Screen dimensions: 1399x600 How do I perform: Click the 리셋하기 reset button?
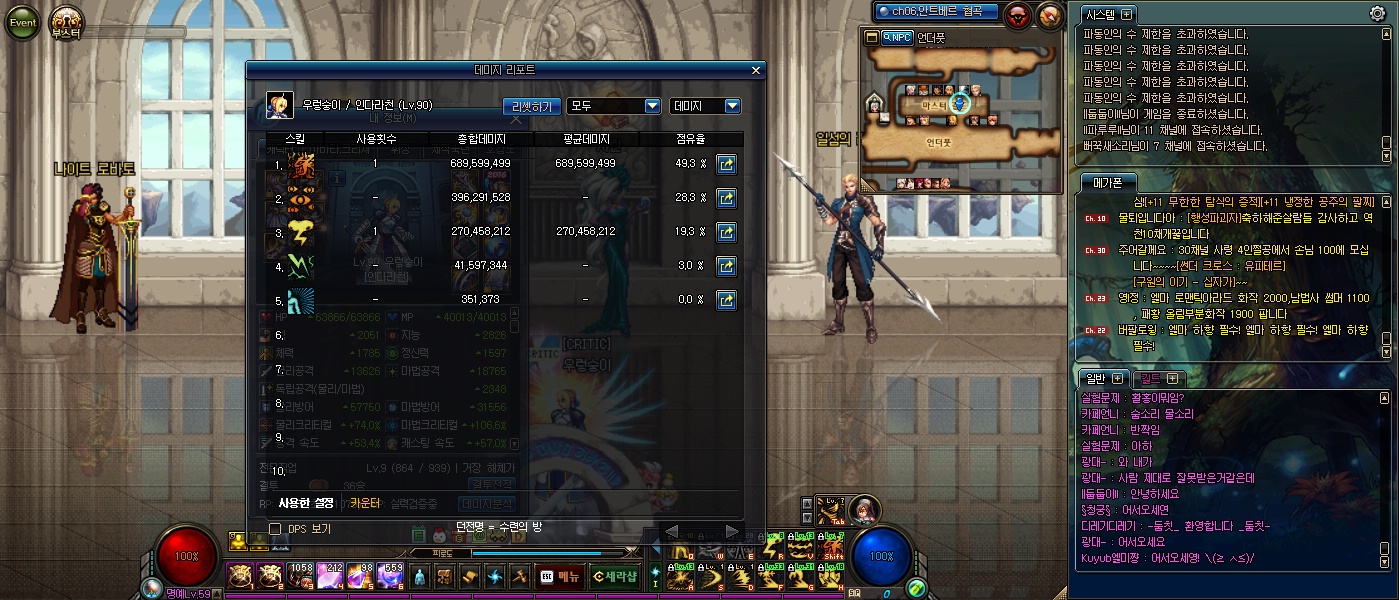pos(531,105)
